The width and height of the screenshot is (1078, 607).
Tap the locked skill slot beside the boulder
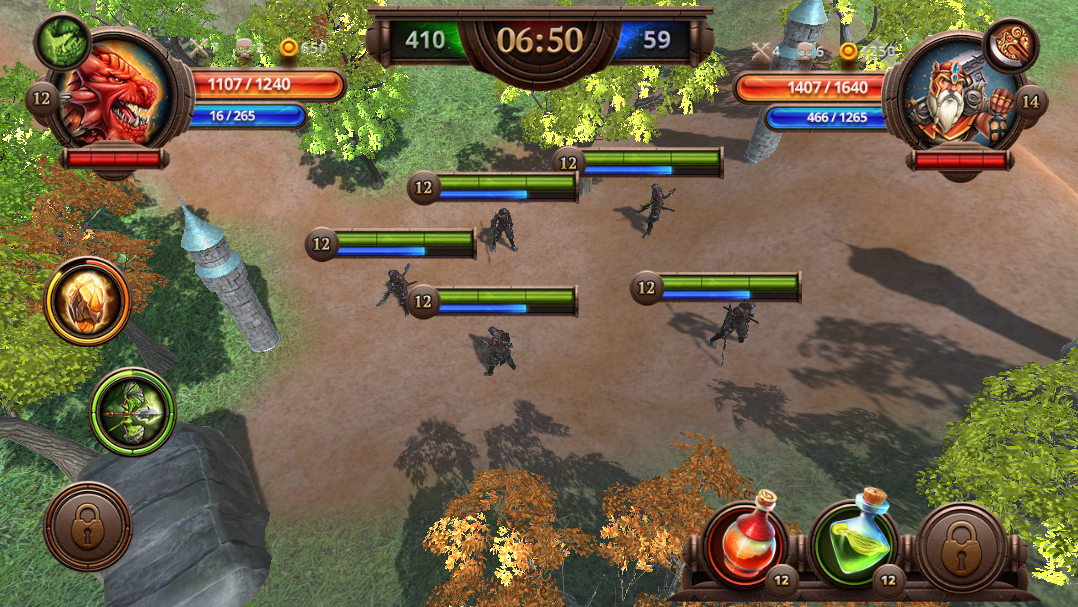coord(88,526)
